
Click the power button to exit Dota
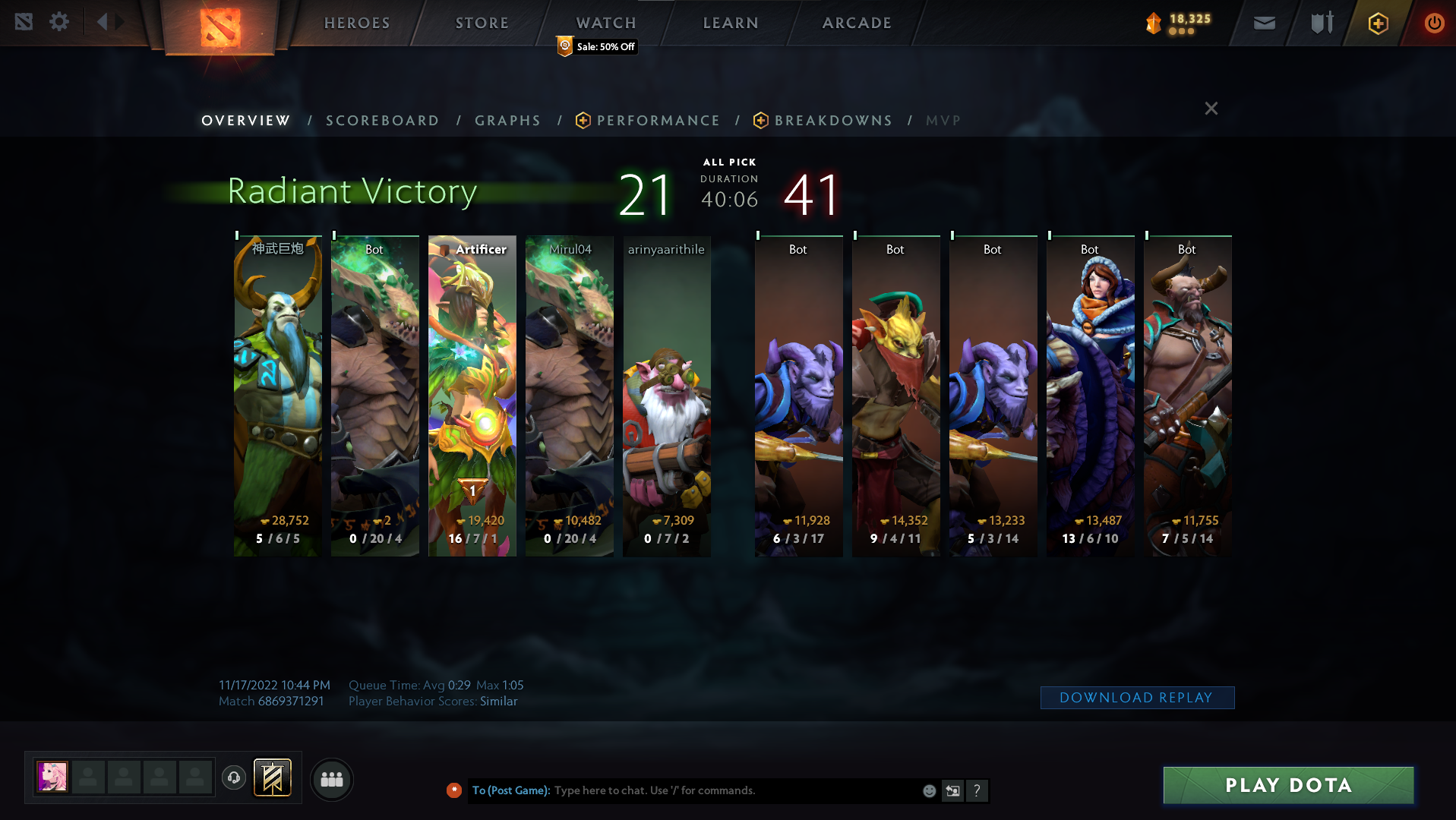[1434, 23]
